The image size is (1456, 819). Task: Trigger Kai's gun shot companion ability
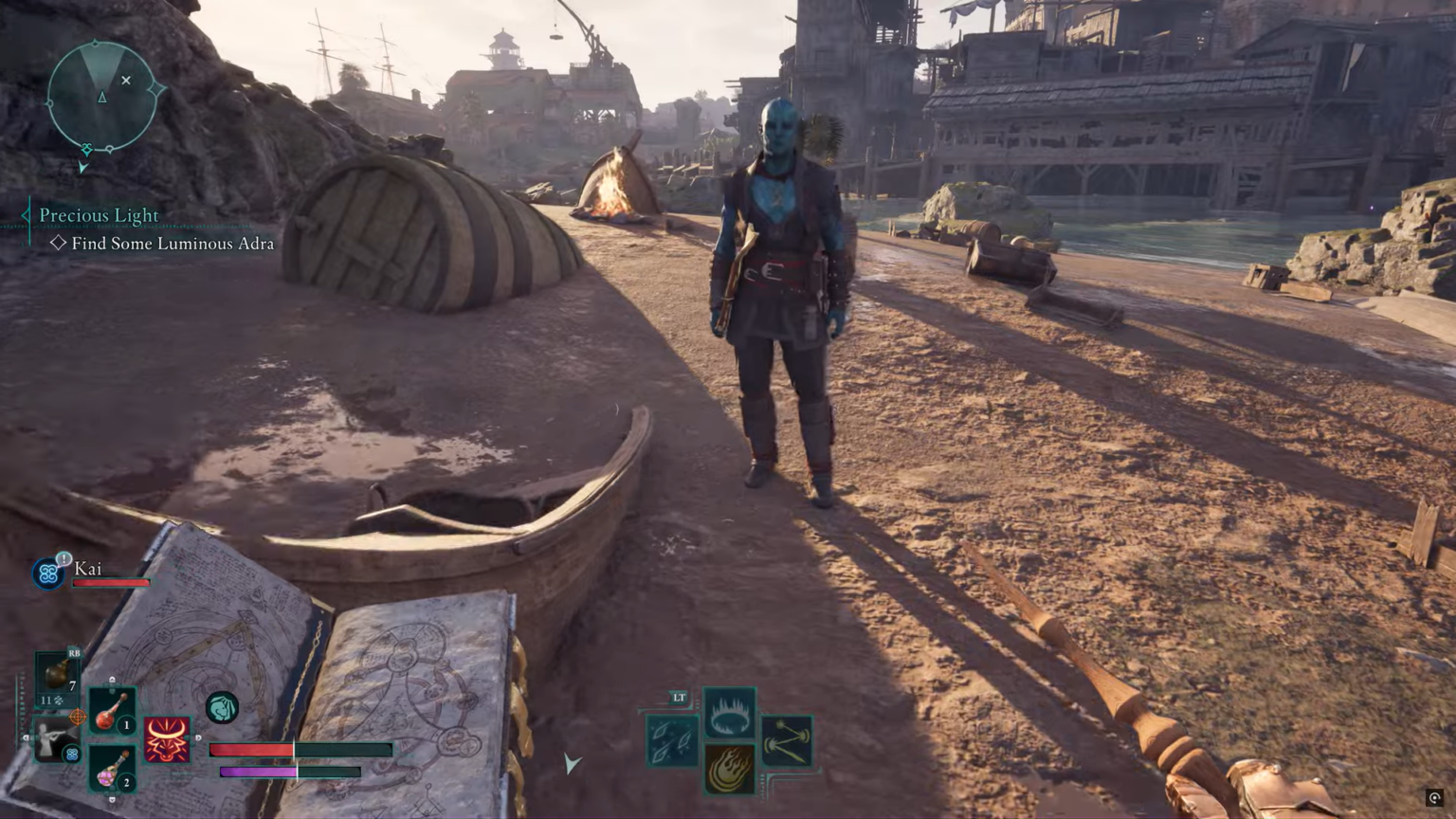(53, 739)
